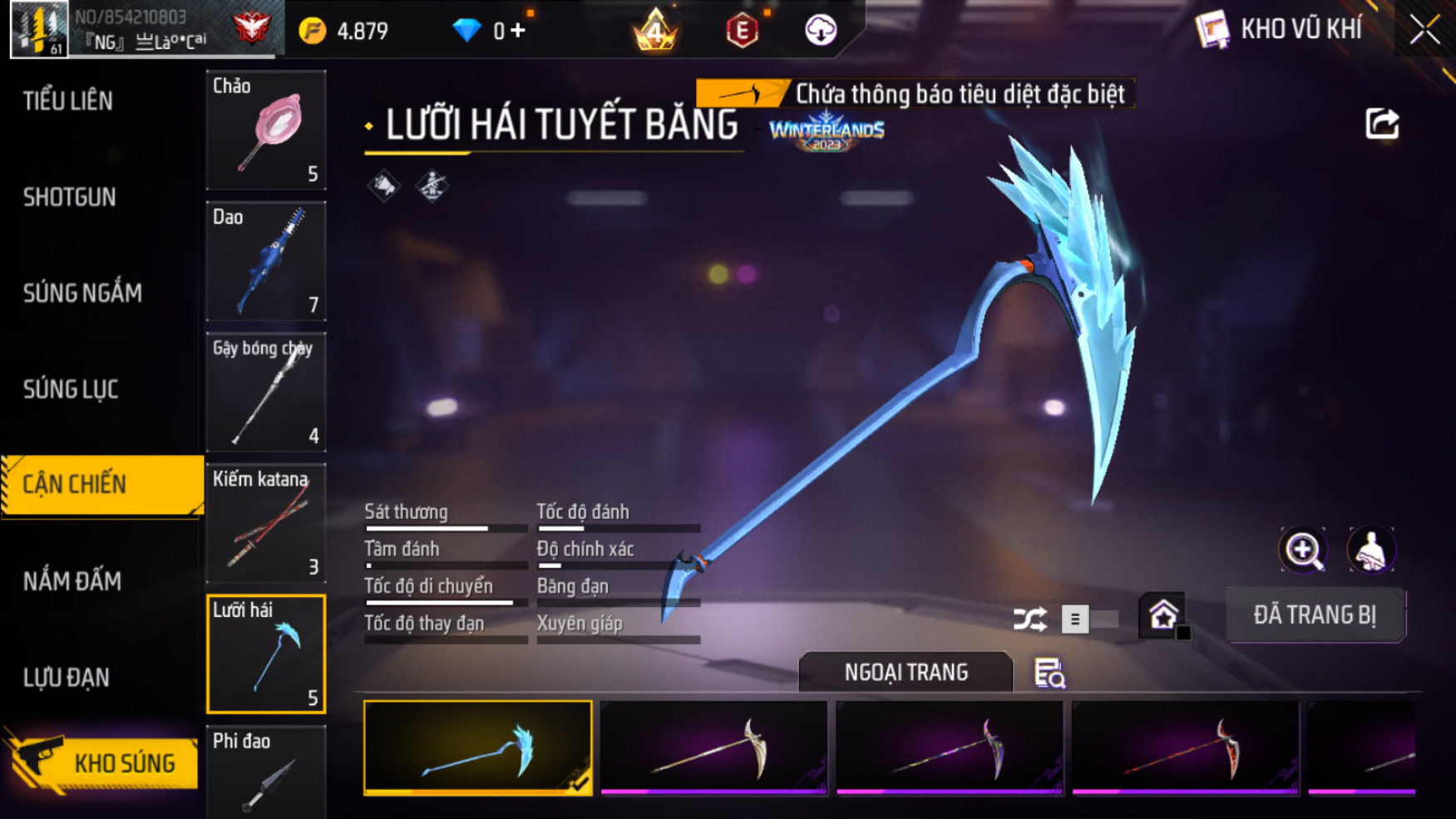The width and height of the screenshot is (1456, 819).
Task: Select the Chảo pan weapon tile
Action: 266,131
